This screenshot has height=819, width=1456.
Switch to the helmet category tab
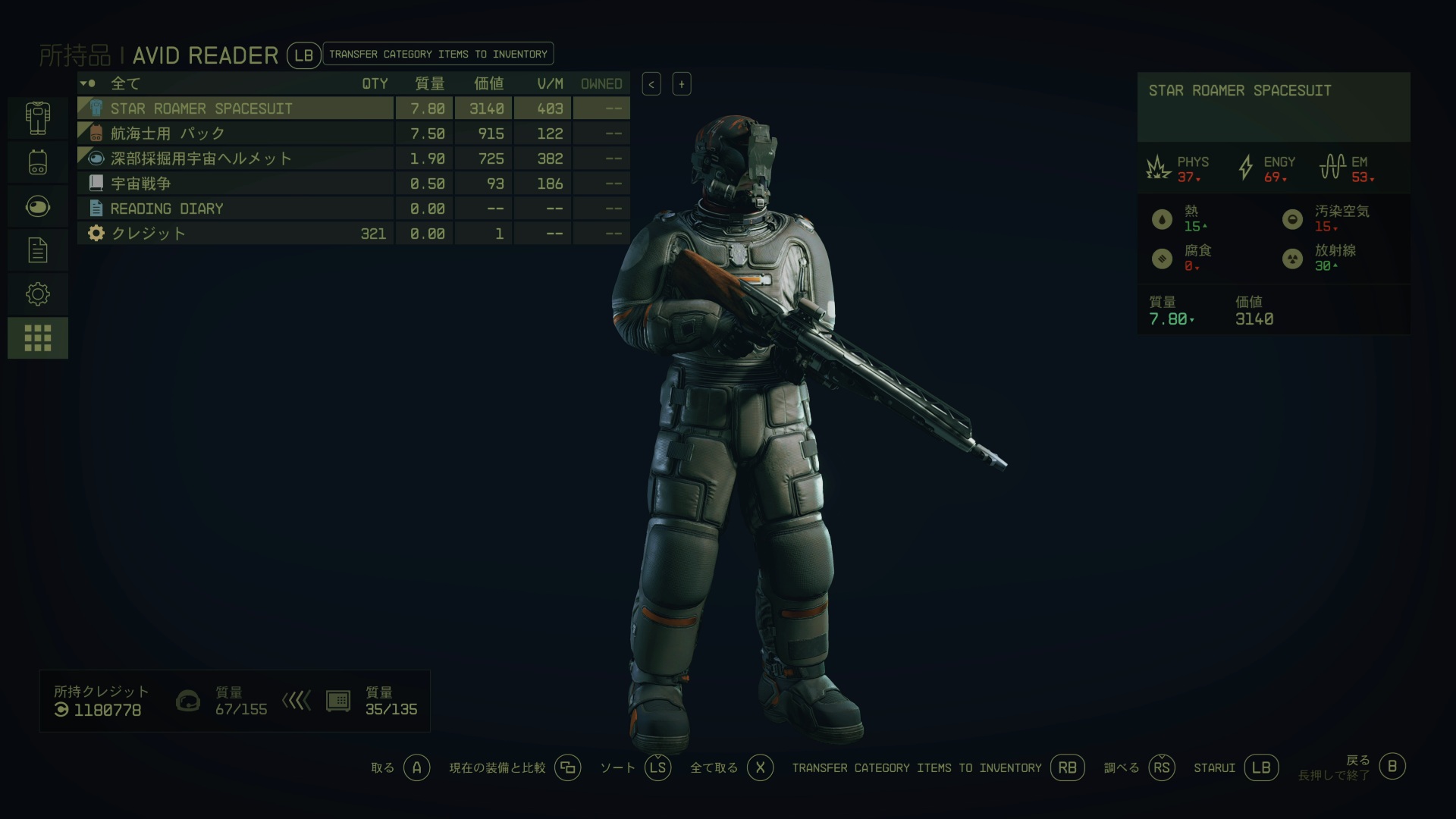tap(38, 206)
